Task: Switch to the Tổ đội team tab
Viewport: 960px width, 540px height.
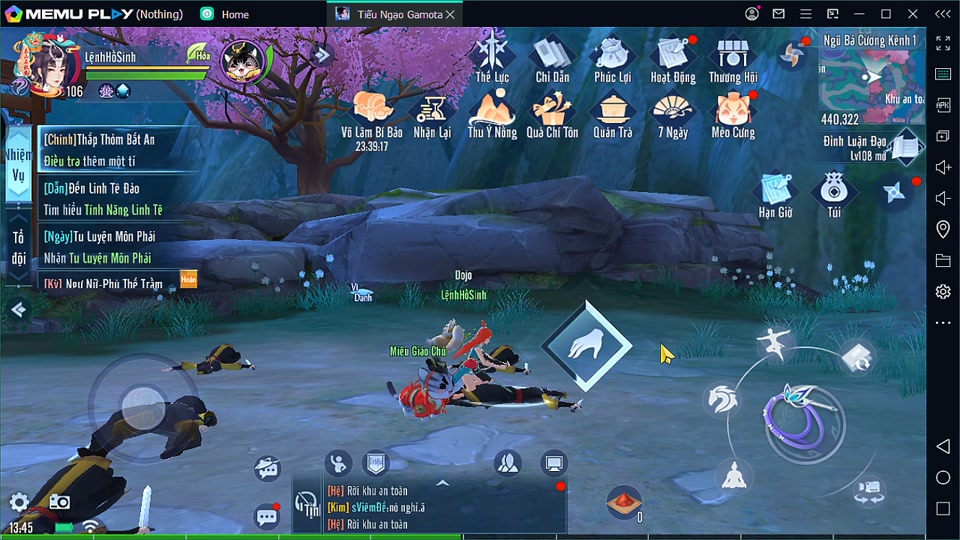Action: point(18,247)
